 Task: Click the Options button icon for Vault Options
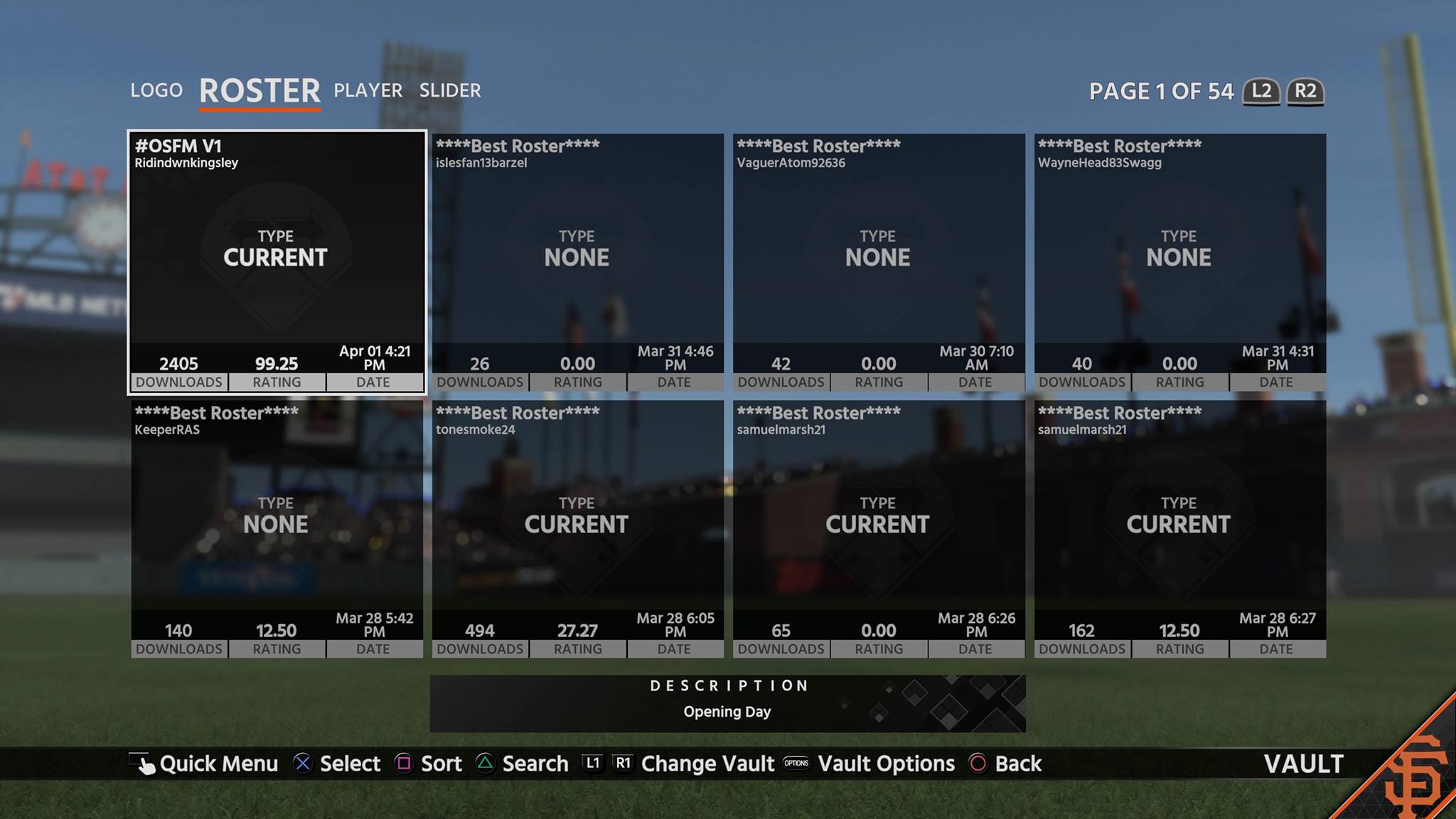click(797, 764)
